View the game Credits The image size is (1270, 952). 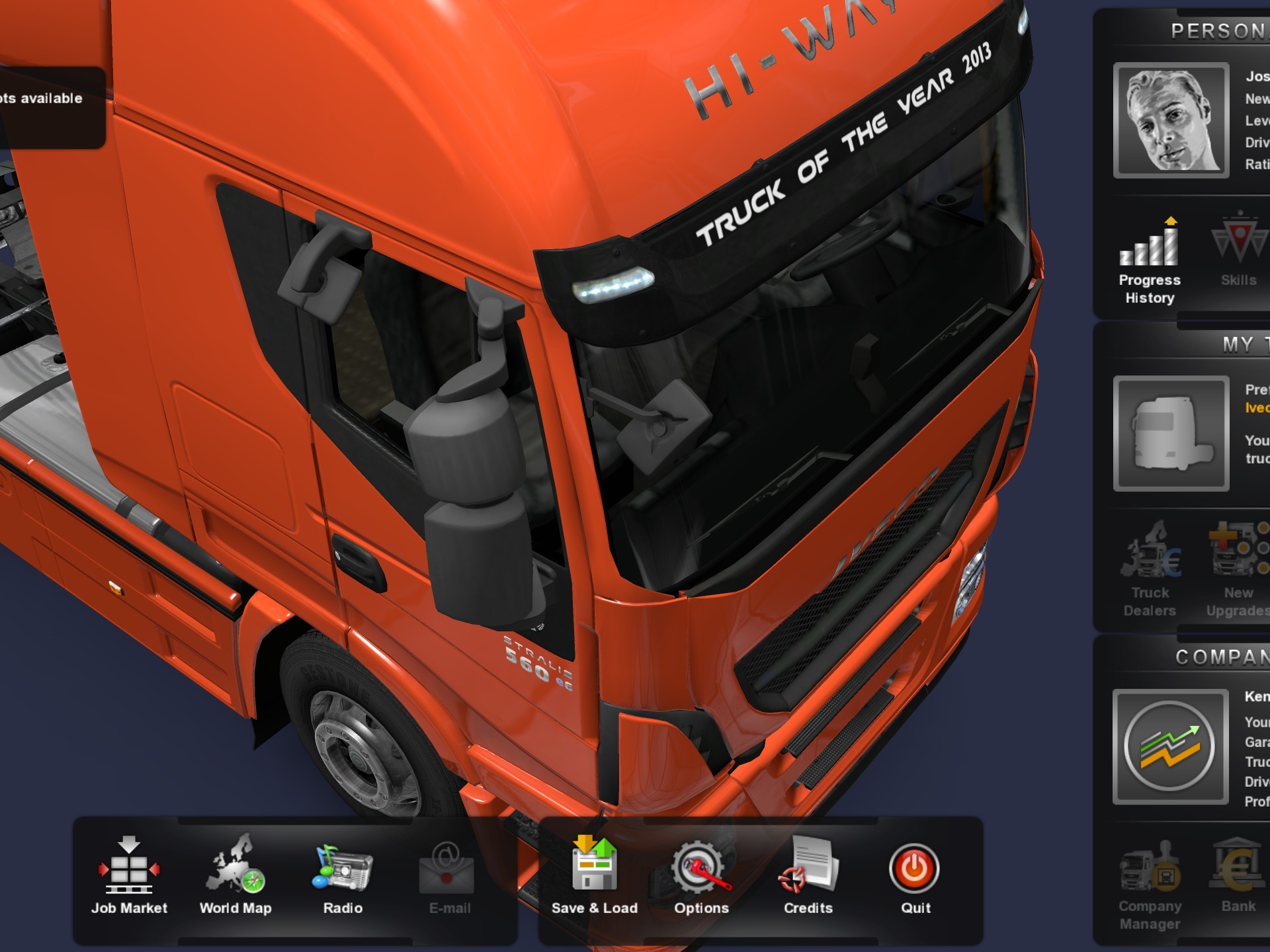tap(808, 876)
